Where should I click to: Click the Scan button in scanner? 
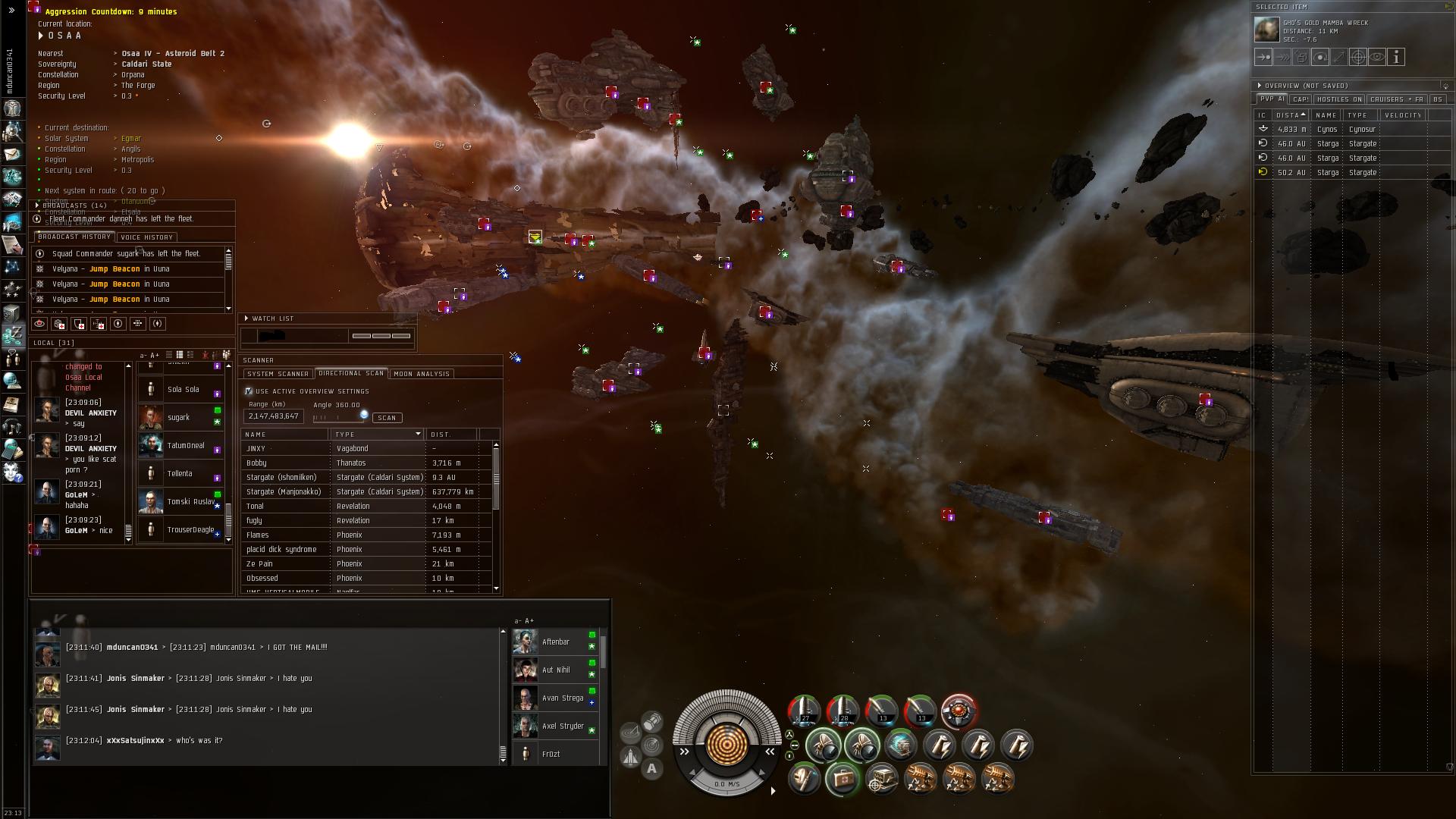(x=387, y=418)
